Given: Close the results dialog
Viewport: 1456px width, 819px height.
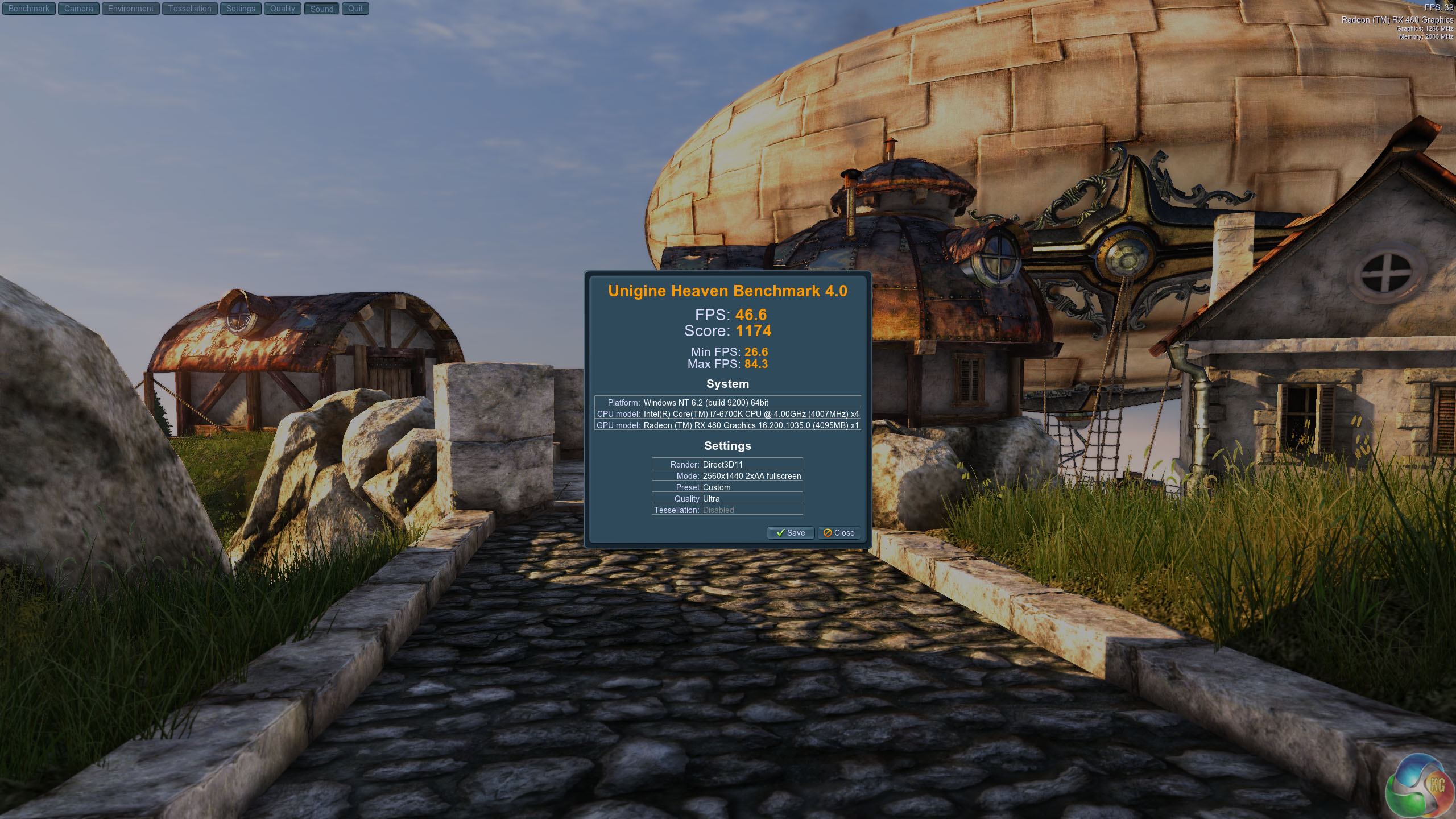Looking at the screenshot, I should (x=839, y=533).
